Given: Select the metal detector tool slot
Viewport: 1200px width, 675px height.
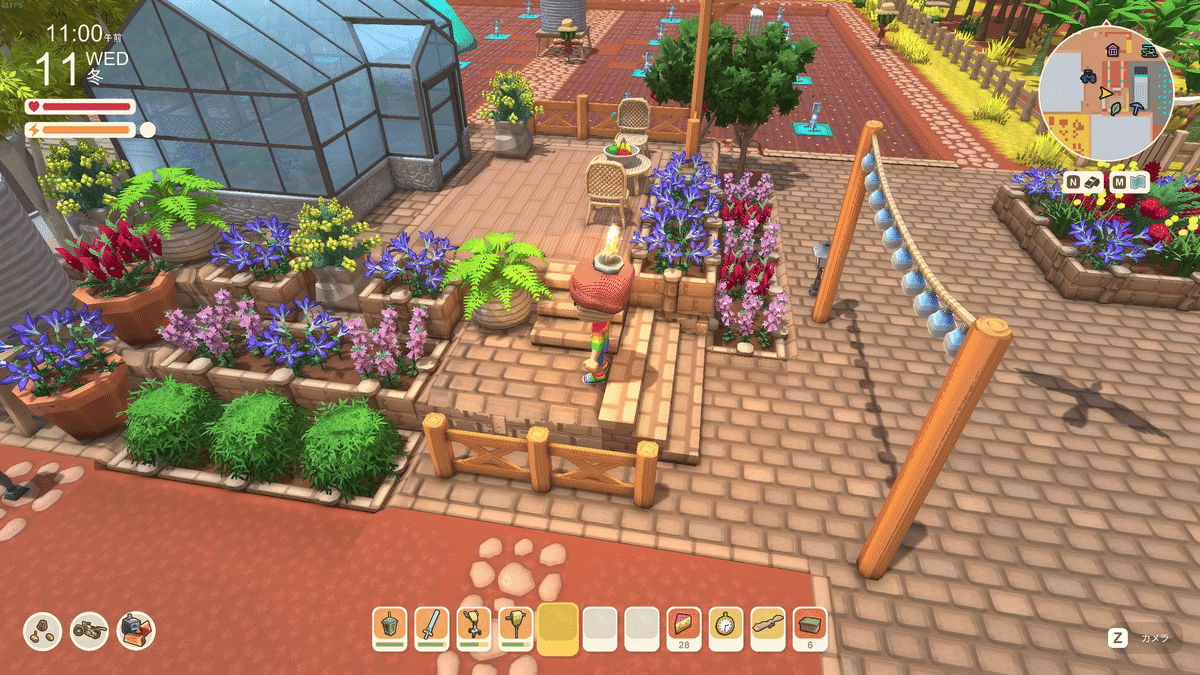Looking at the screenshot, I should click(x=474, y=627).
